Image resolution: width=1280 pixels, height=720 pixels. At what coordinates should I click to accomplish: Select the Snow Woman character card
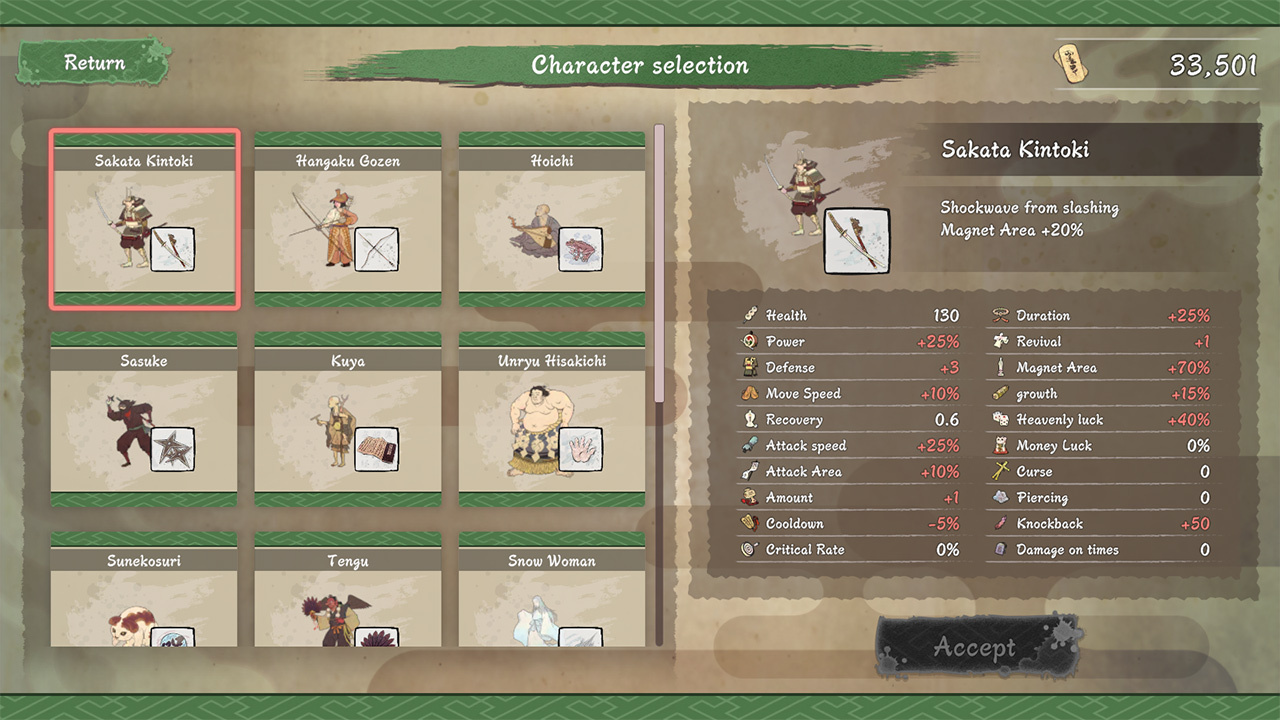(551, 600)
